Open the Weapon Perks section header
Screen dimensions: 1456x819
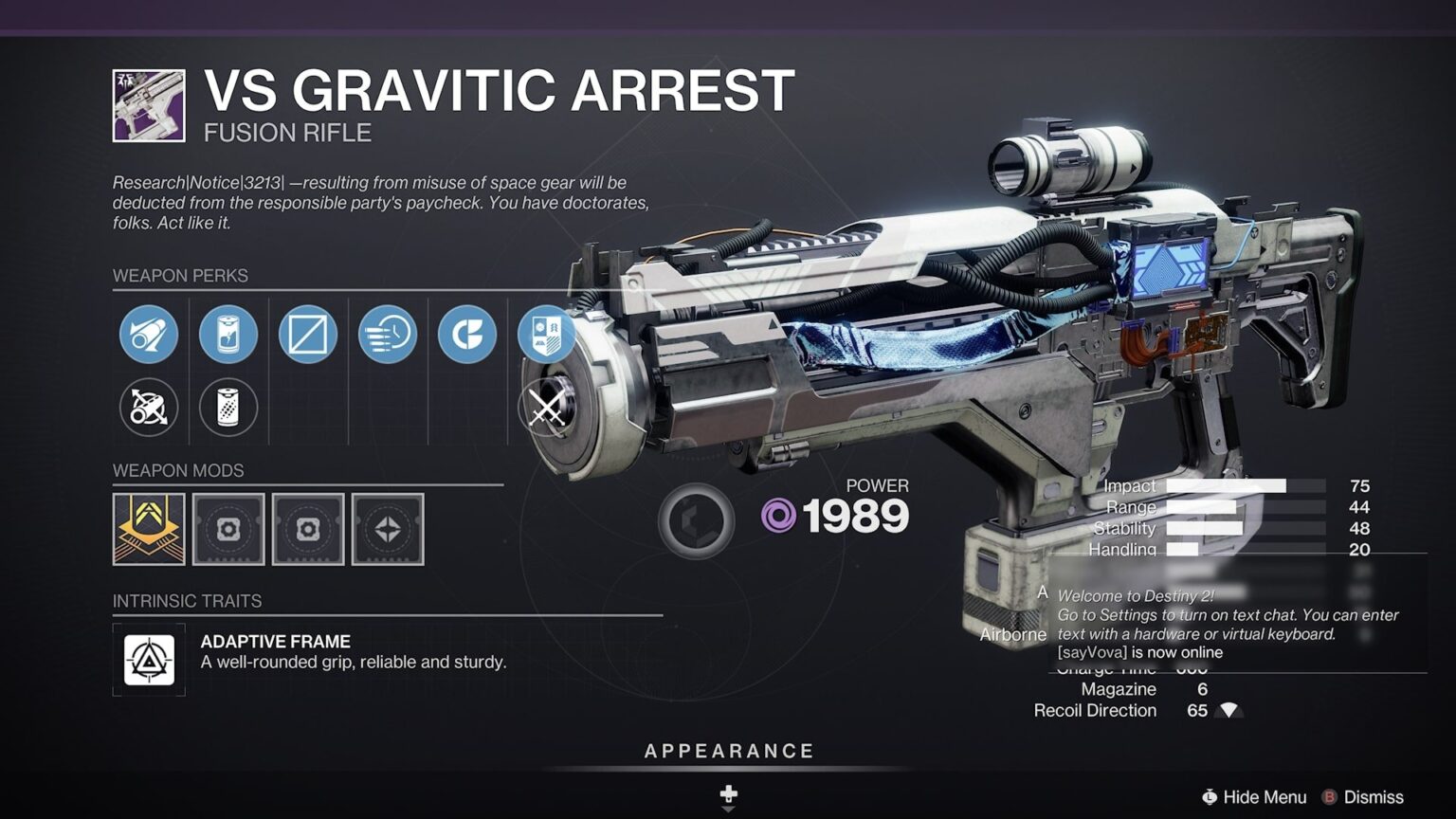180,276
